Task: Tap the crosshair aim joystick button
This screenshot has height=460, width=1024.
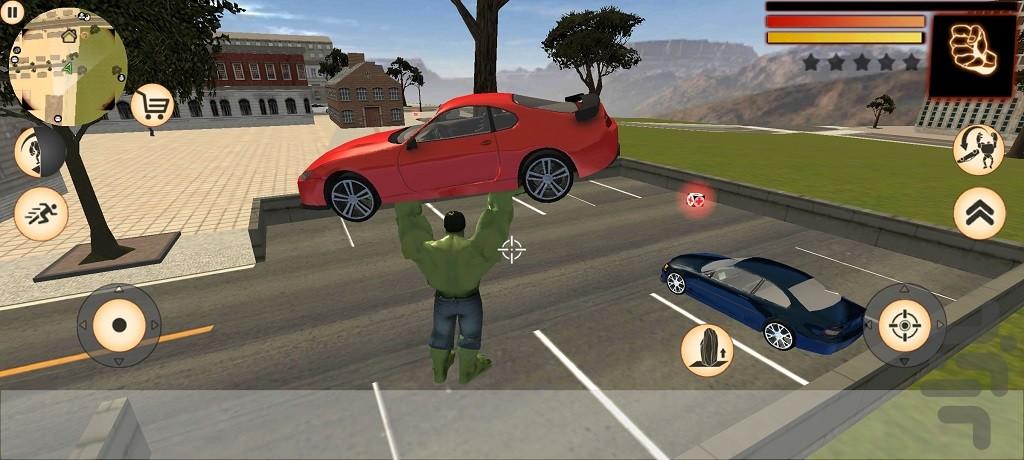Action: pyautogui.click(x=904, y=325)
